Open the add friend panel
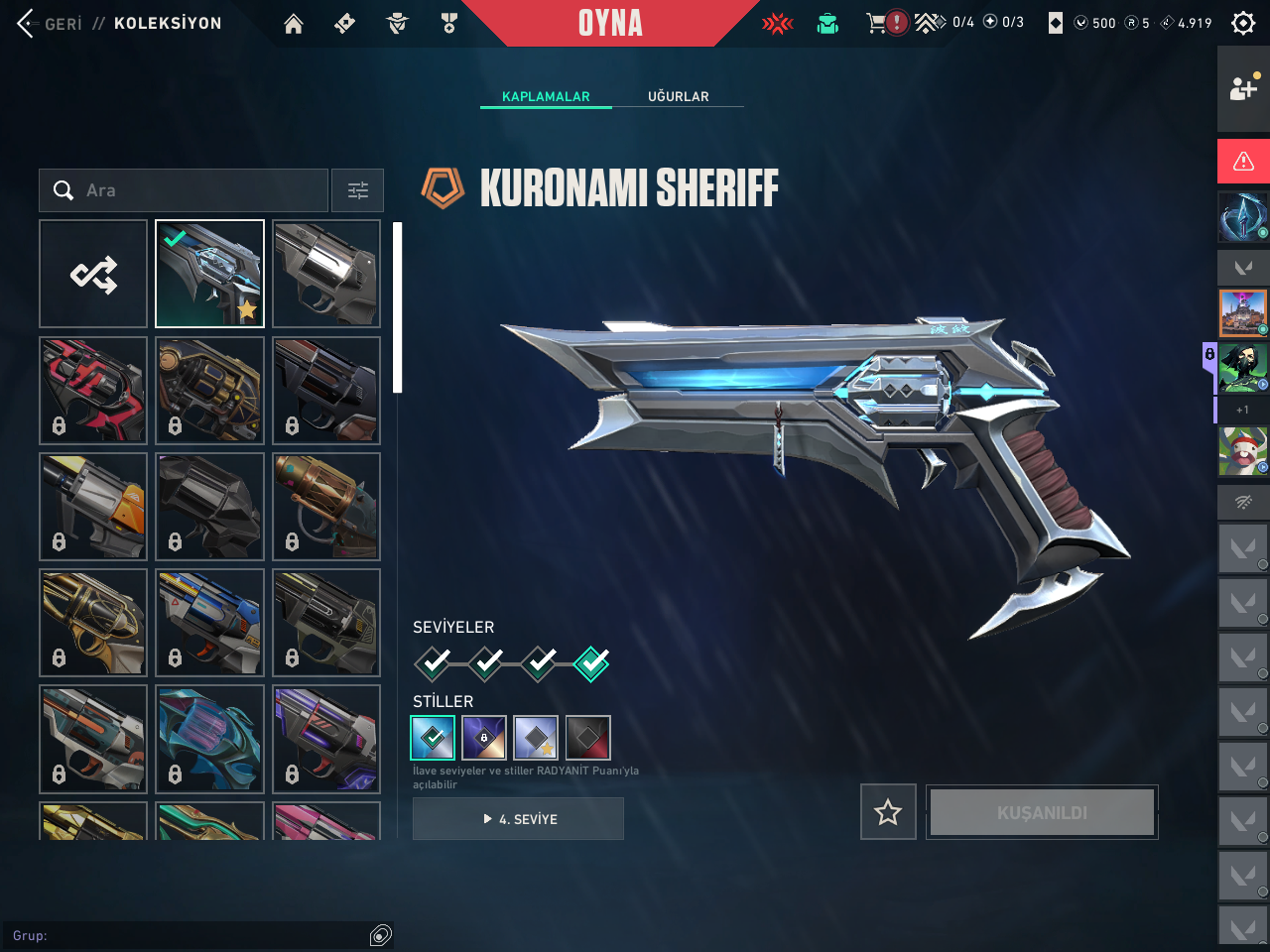The width and height of the screenshot is (1270, 952). (1243, 89)
